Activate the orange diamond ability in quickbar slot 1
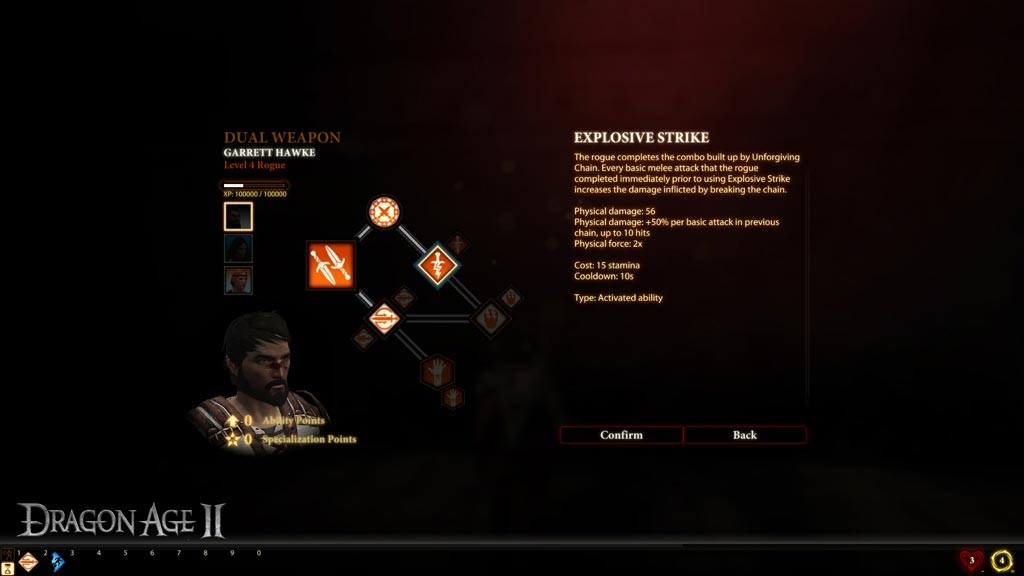The height and width of the screenshot is (576, 1024). point(28,562)
